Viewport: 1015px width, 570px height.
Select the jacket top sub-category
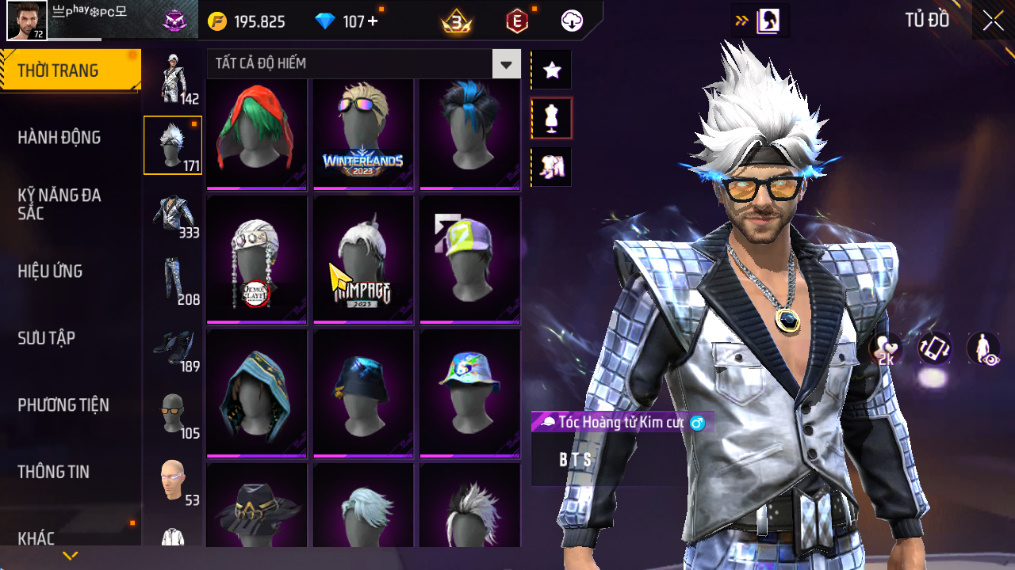click(173, 213)
